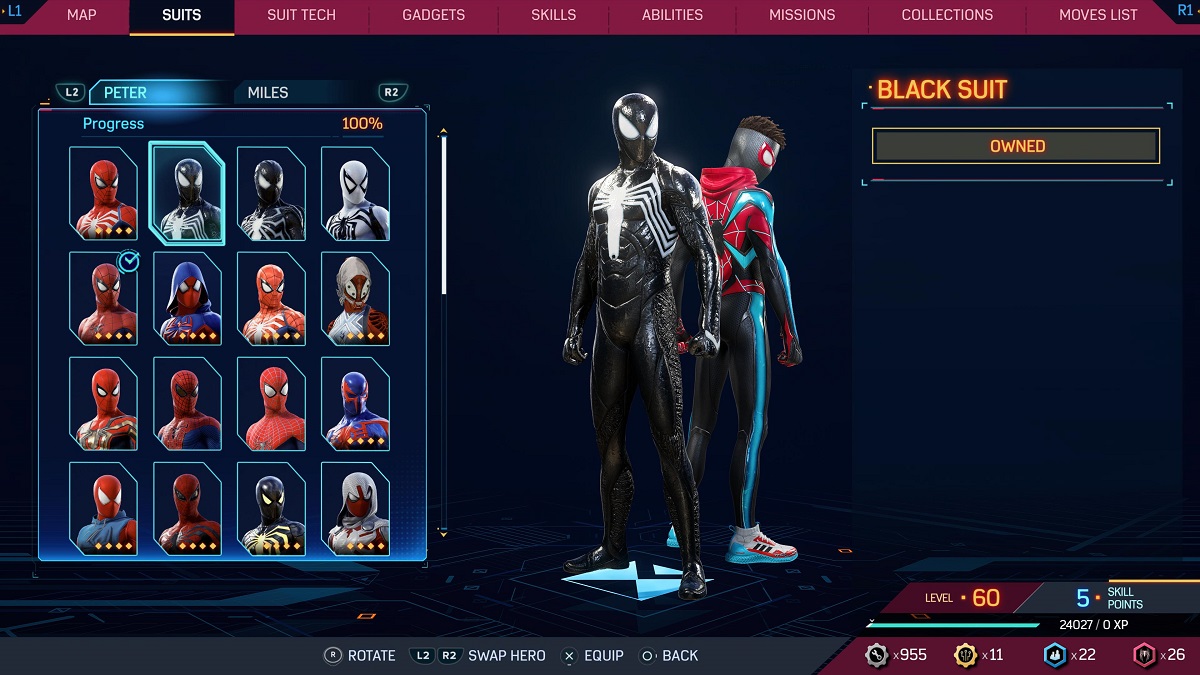Select the suit marked with a checkmark
Viewport: 1200px width, 675px height.
[x=103, y=298]
